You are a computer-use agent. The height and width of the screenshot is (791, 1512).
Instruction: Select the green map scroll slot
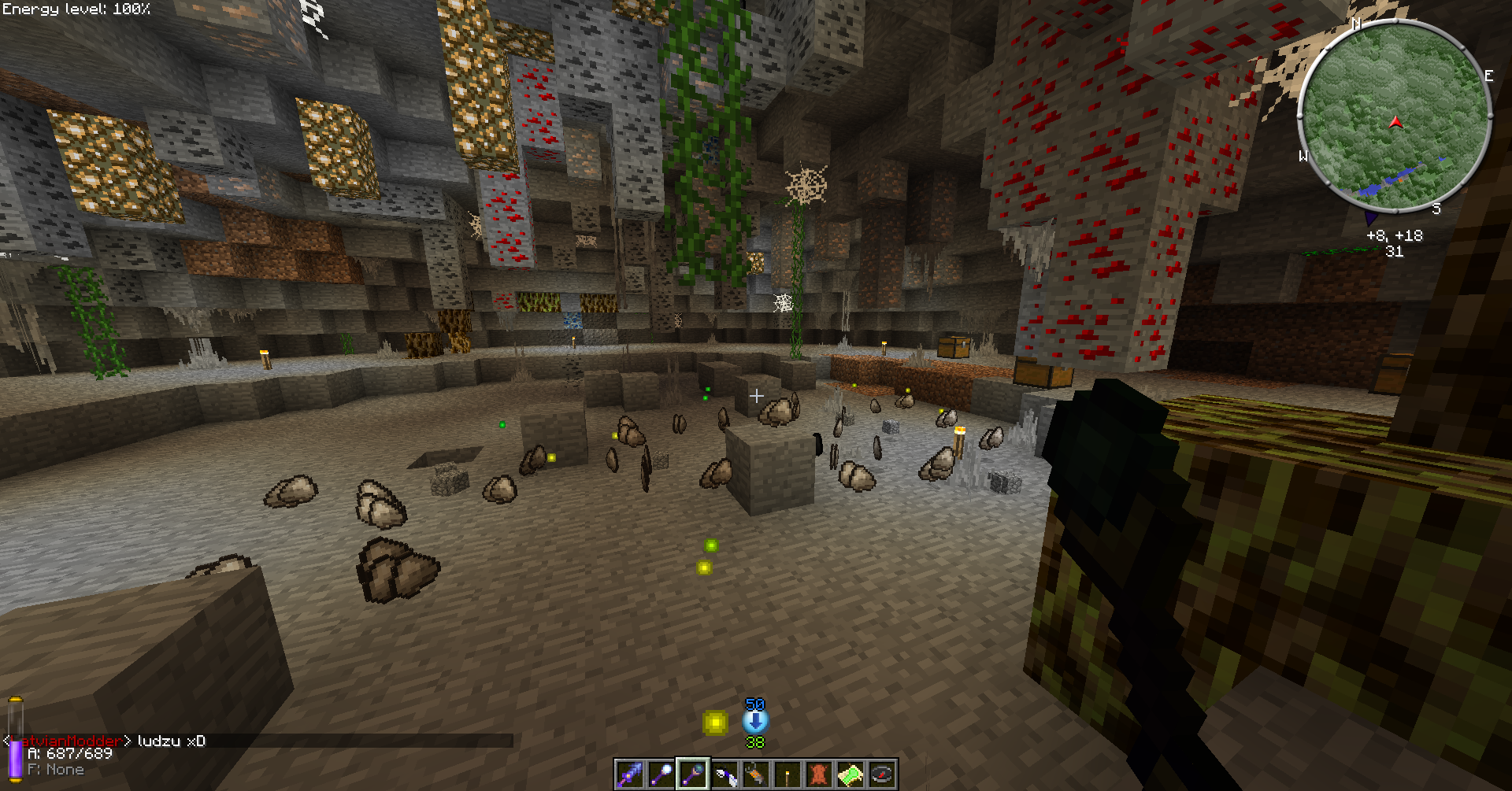(850, 775)
